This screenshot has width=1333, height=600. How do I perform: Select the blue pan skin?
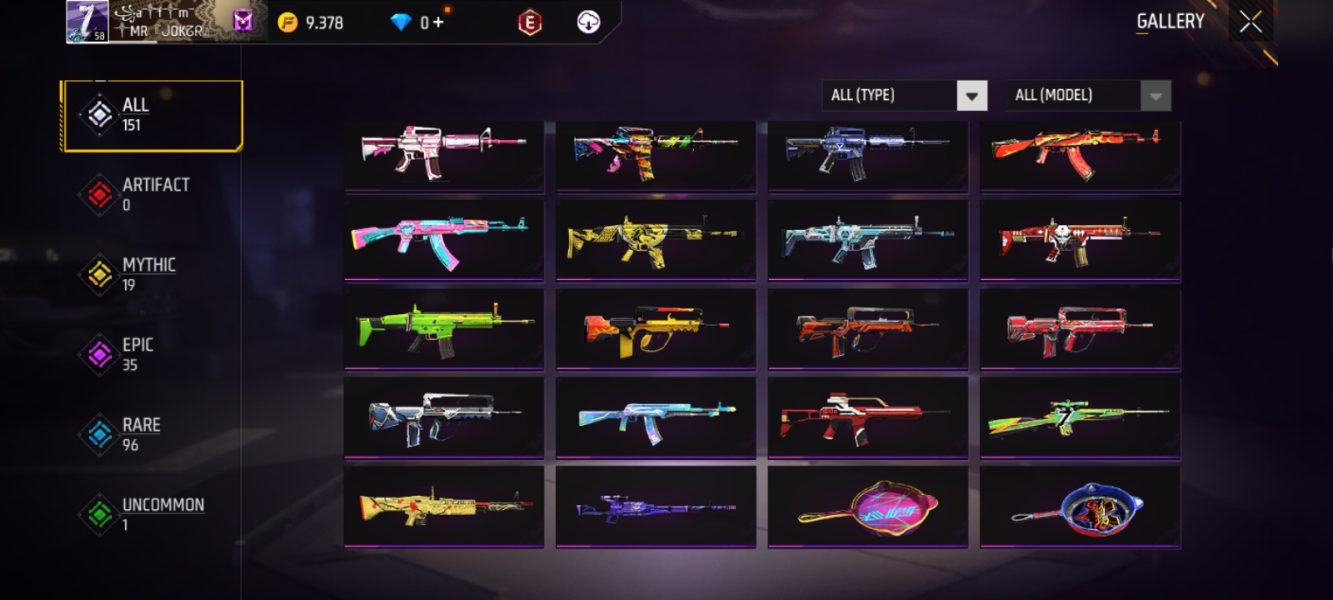[1080, 506]
